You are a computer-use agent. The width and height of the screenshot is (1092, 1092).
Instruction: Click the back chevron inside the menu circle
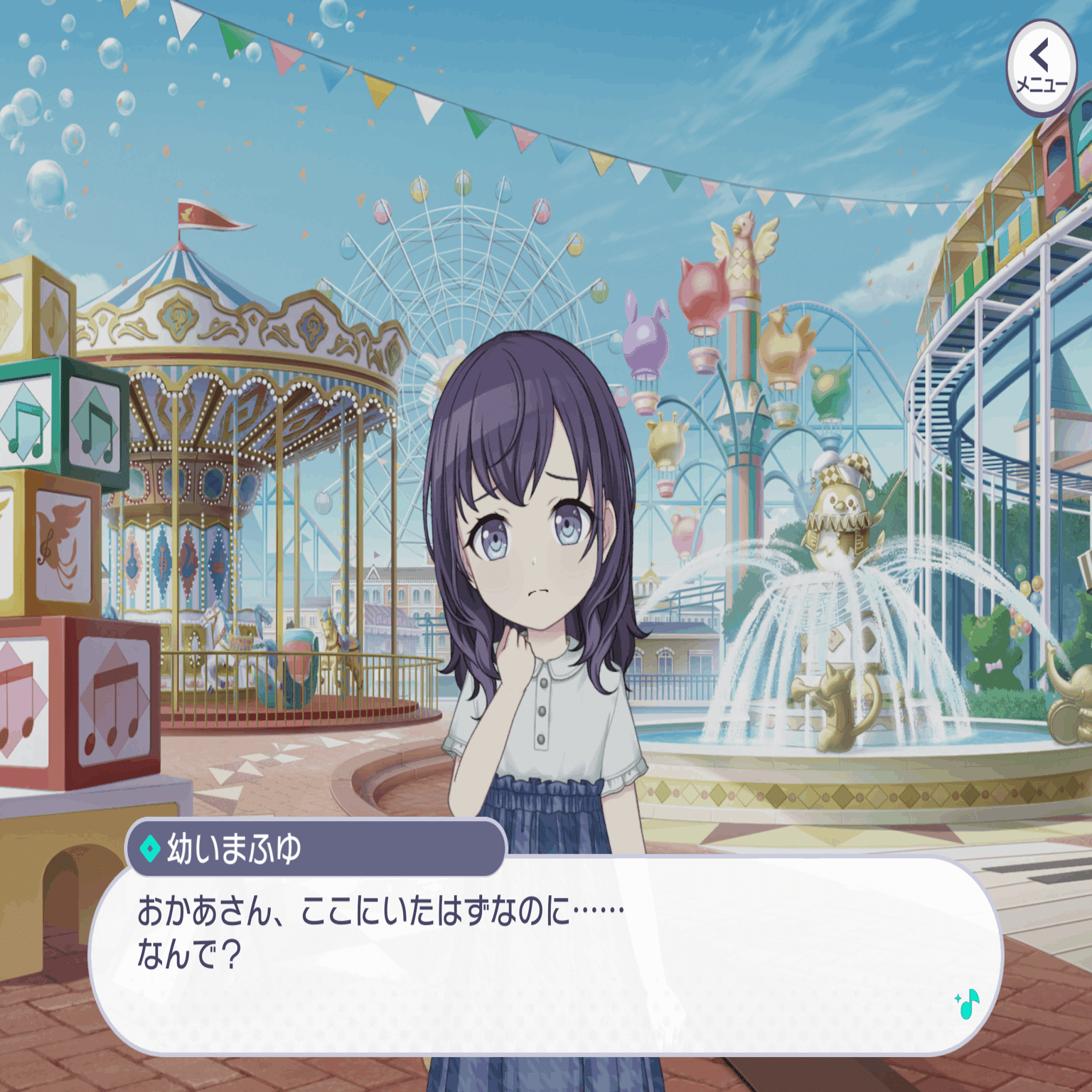[x=1037, y=54]
